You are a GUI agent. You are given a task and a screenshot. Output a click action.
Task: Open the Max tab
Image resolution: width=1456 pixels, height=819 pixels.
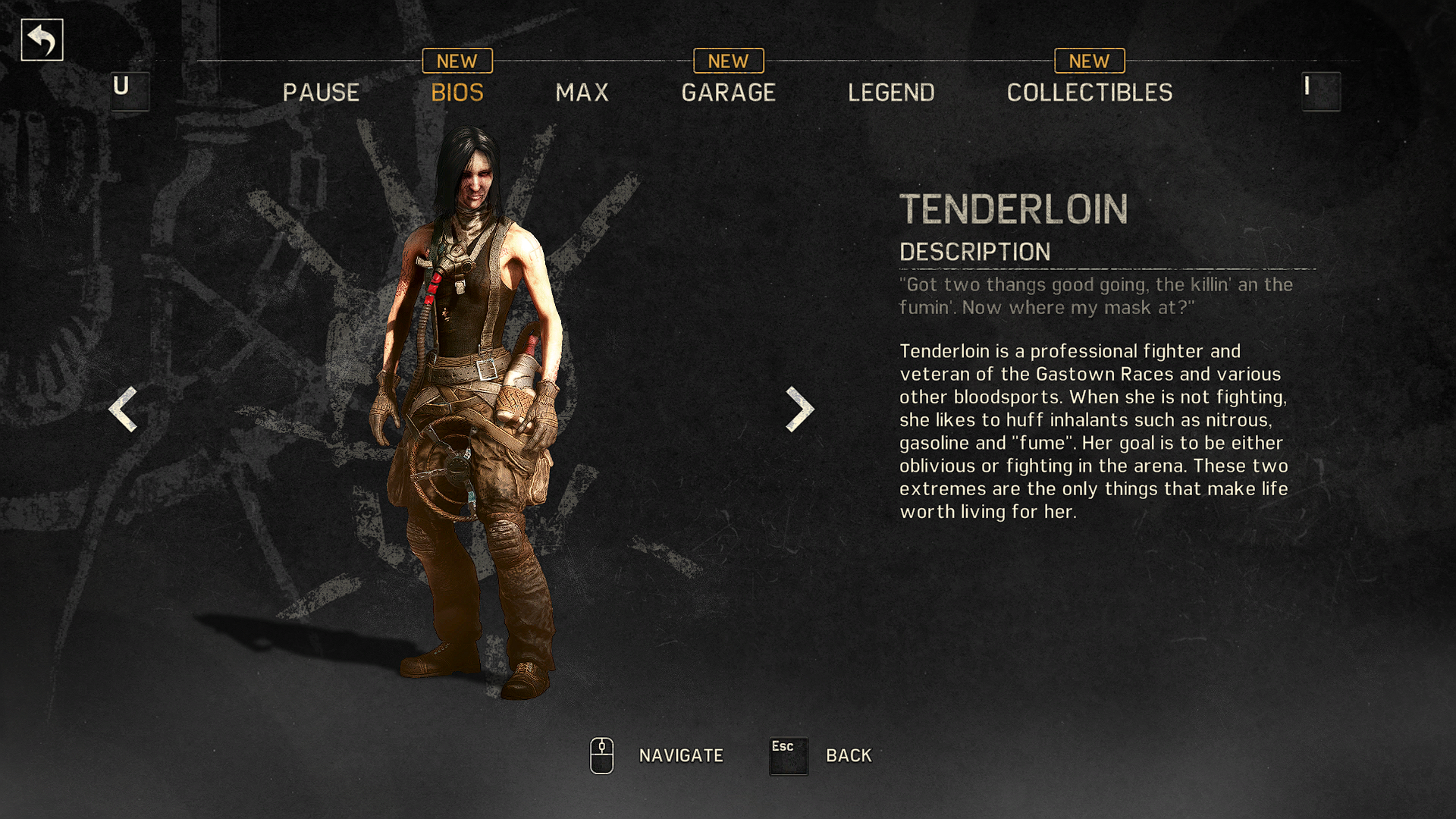point(582,93)
